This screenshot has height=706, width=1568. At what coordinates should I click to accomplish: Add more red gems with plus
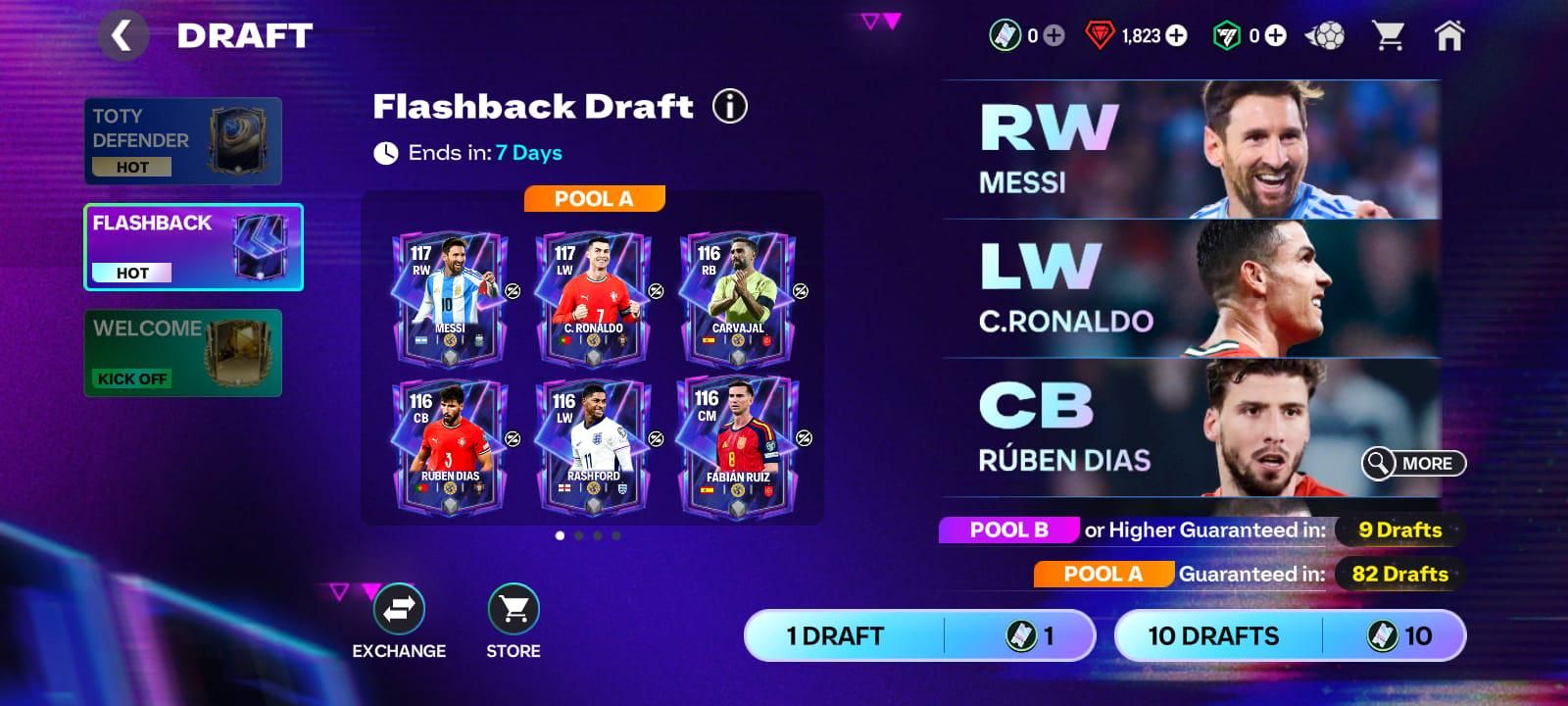tap(1176, 36)
